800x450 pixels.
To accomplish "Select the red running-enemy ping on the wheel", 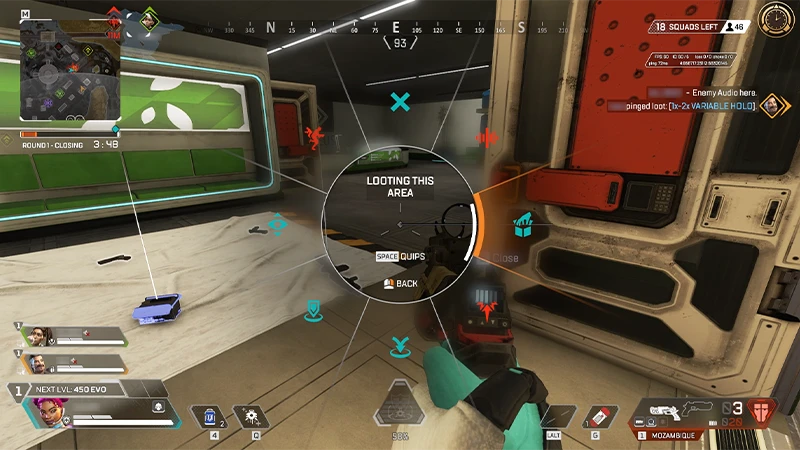I will point(313,137).
